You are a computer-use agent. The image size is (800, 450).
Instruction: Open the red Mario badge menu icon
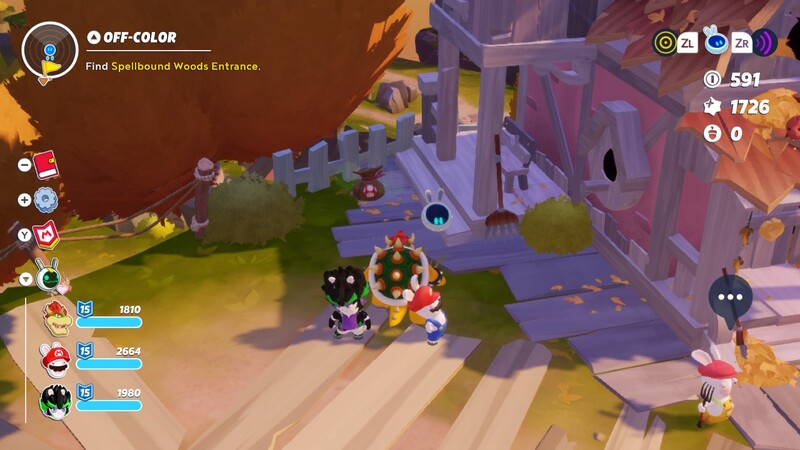[45, 235]
